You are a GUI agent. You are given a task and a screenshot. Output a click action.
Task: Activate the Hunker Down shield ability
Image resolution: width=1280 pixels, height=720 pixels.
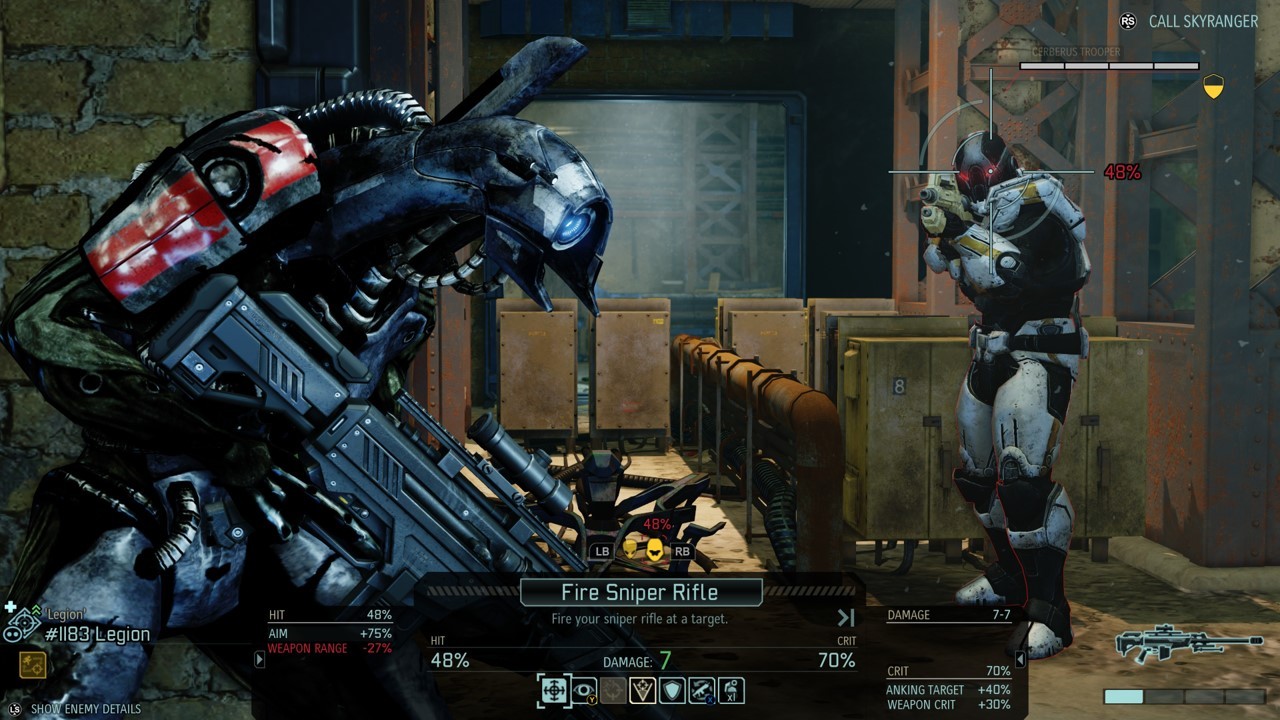[672, 690]
